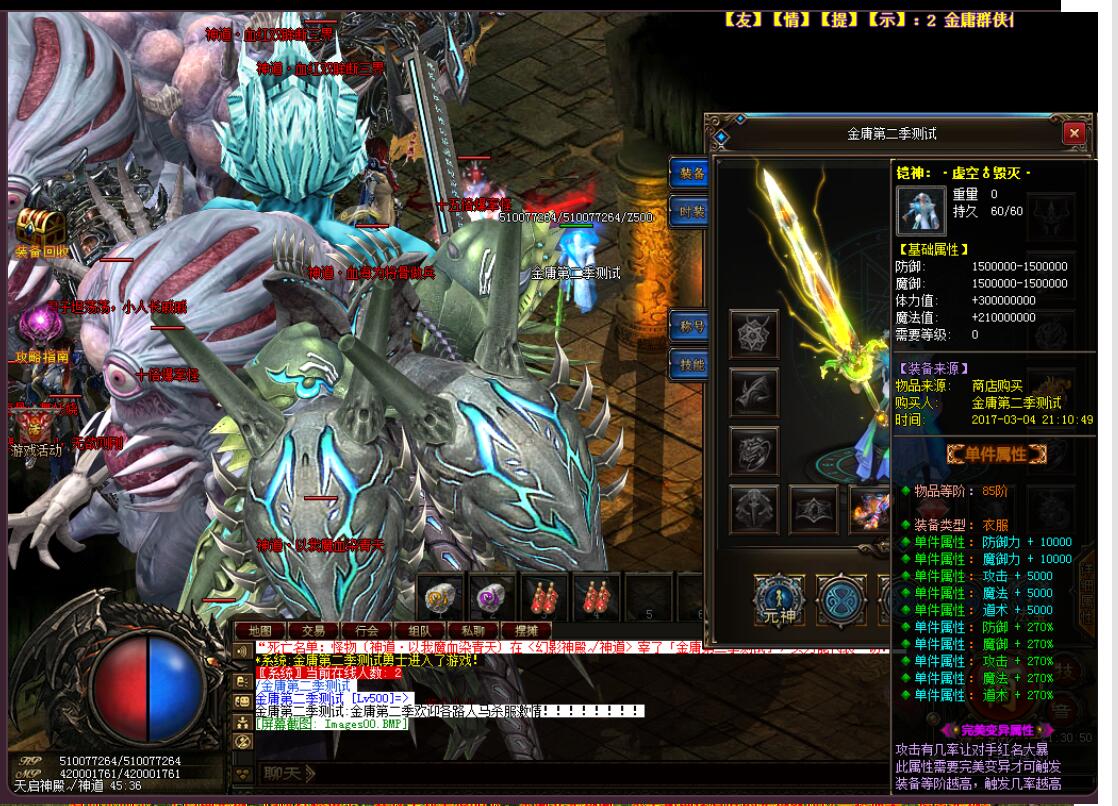Screen dimensions: 1118x806
Task: Open the 游戏活动 game events icon
Action: (x=36, y=428)
